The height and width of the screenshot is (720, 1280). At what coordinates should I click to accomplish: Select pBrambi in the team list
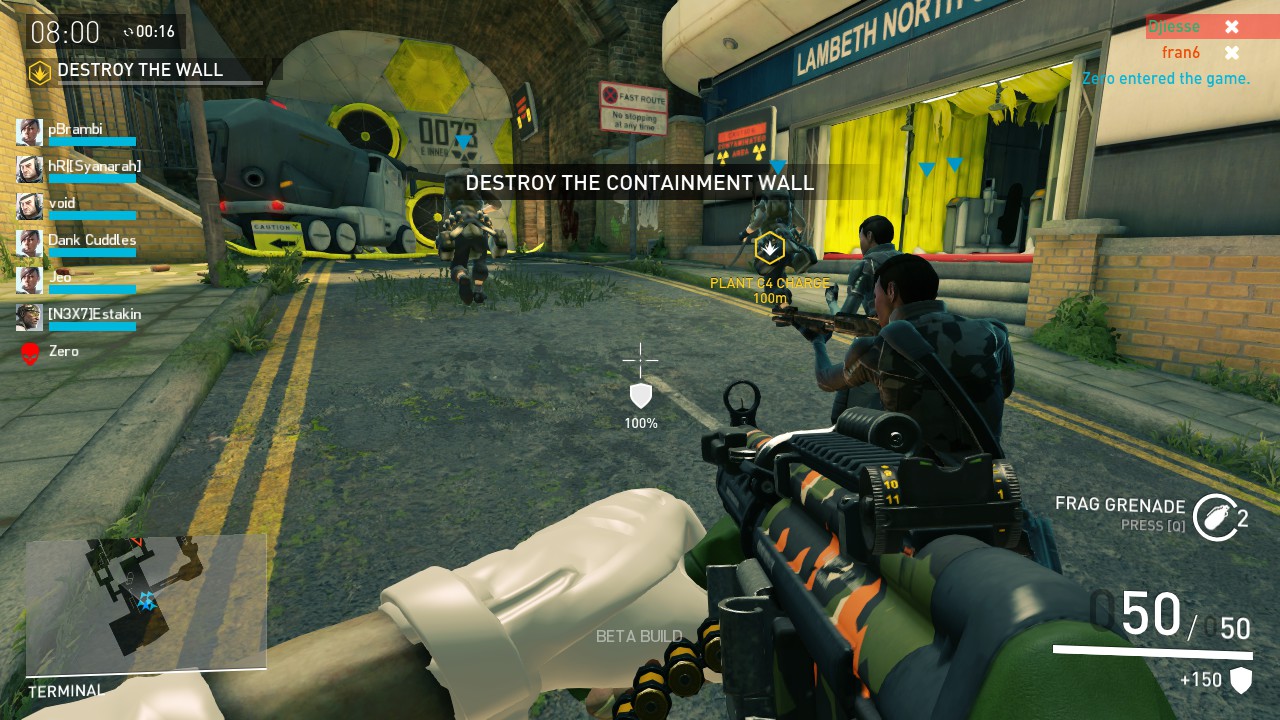tap(76, 132)
